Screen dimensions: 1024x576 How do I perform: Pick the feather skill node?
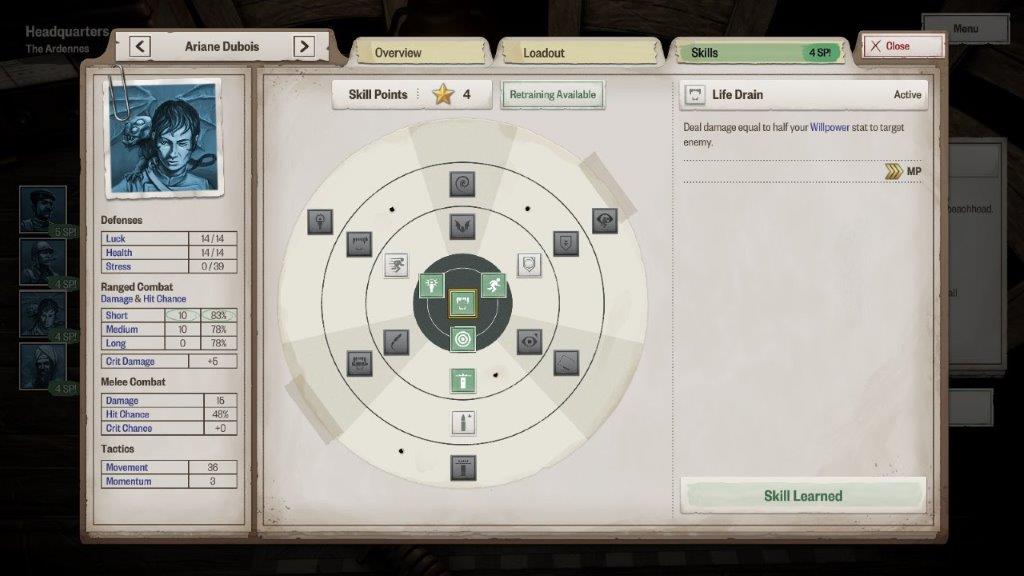click(396, 342)
